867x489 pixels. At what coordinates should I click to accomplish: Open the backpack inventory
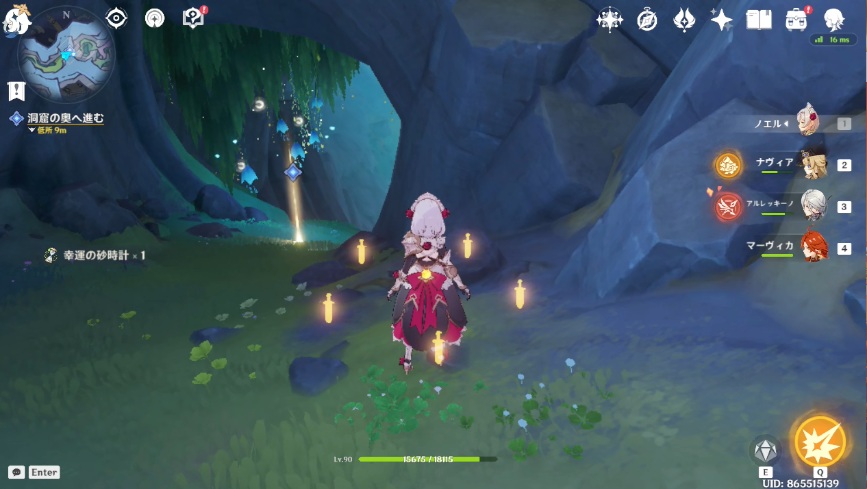coord(796,19)
